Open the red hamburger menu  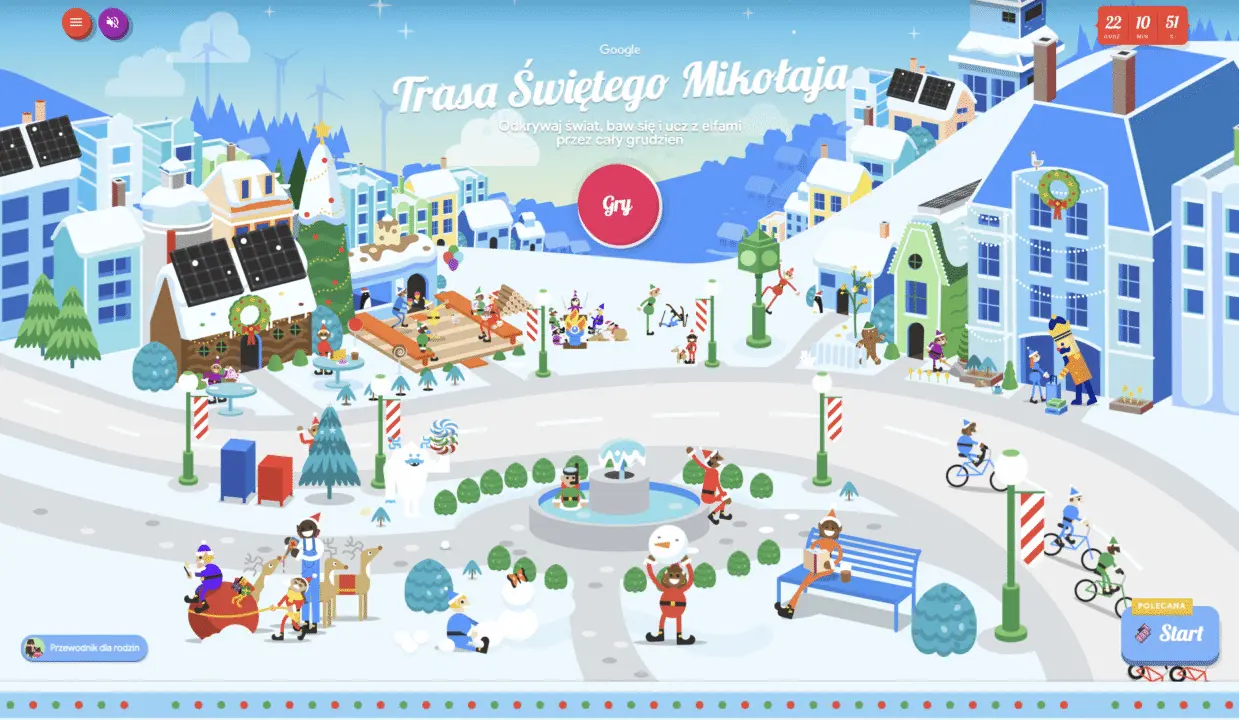[77, 23]
